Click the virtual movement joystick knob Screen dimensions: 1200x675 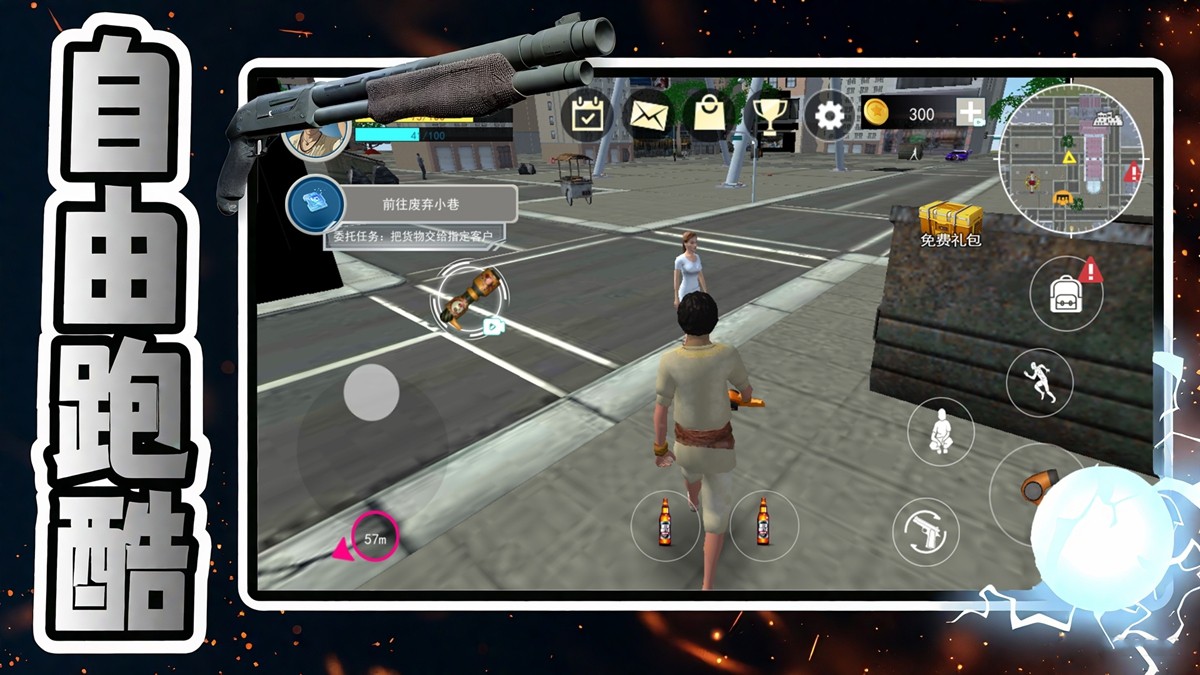tap(372, 392)
